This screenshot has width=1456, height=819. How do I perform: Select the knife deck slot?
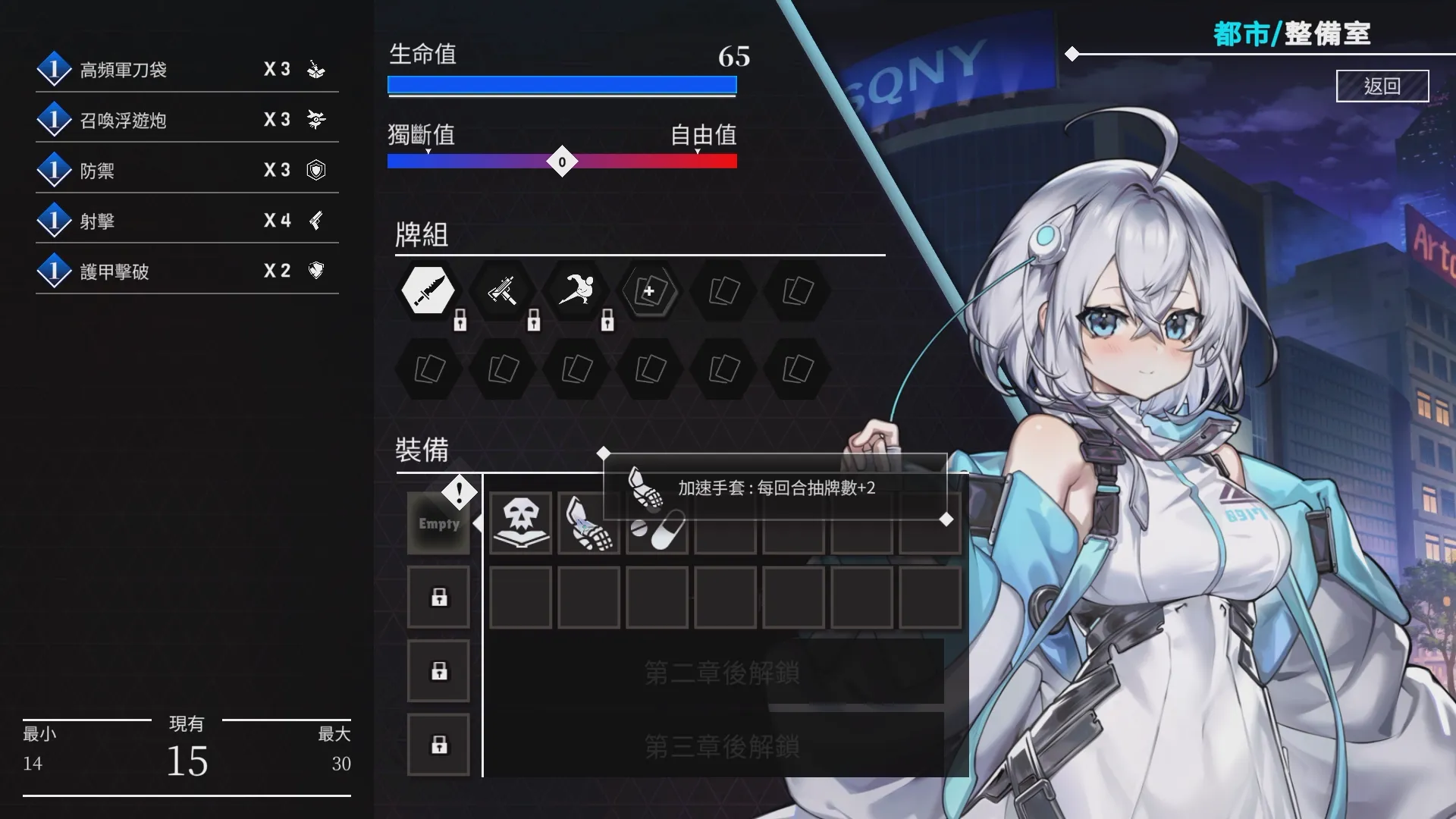(x=428, y=290)
